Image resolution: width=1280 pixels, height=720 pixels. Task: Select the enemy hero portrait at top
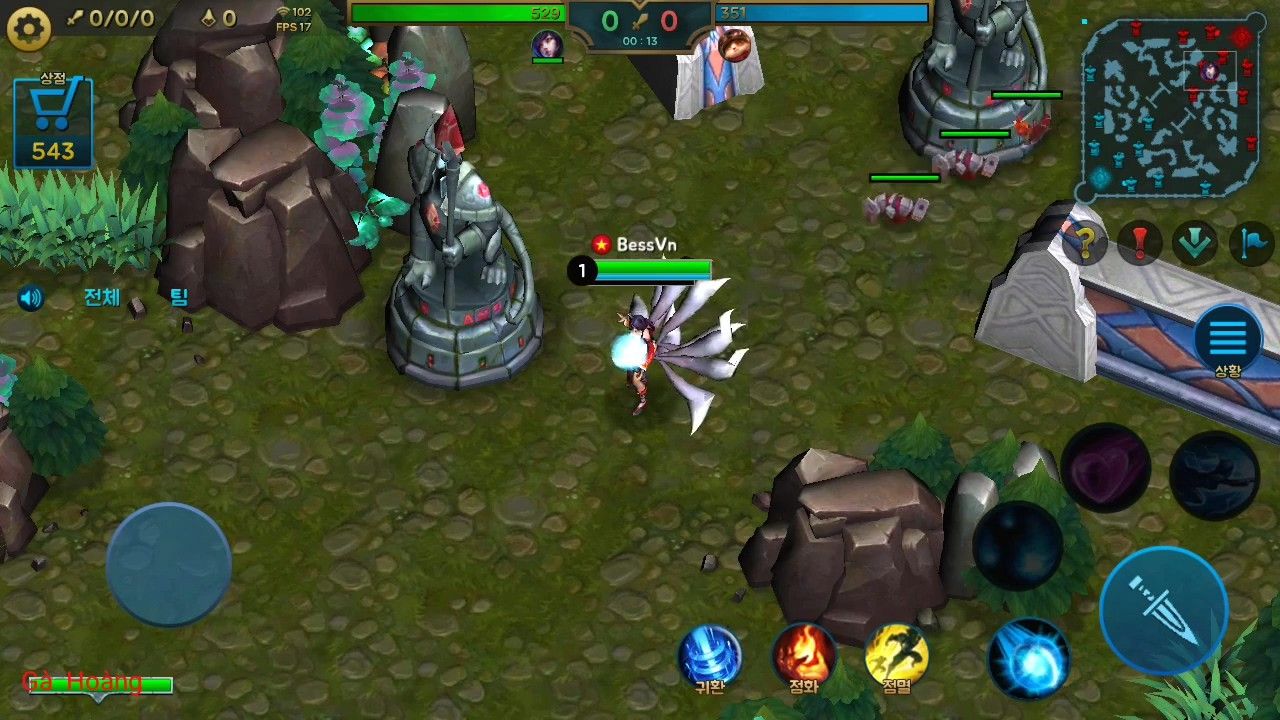coord(735,44)
